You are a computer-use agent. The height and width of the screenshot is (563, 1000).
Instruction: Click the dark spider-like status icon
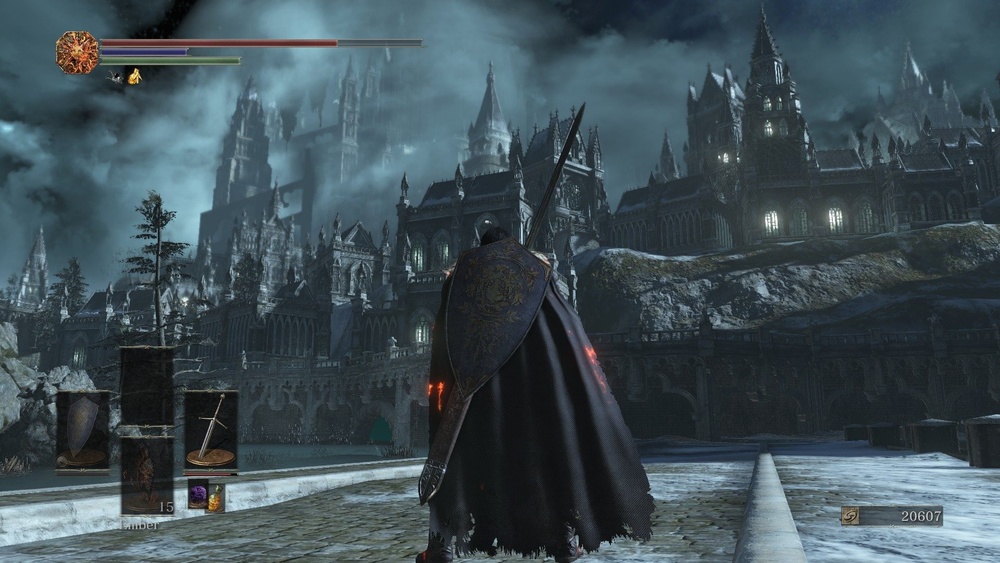coord(116,76)
